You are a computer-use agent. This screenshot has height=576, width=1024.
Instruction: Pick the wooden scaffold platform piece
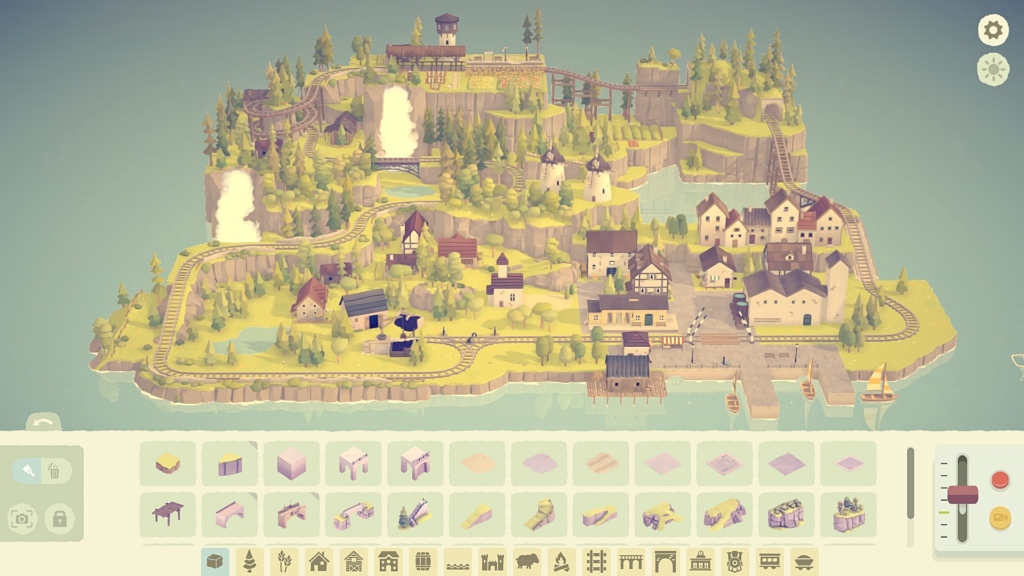(168, 514)
